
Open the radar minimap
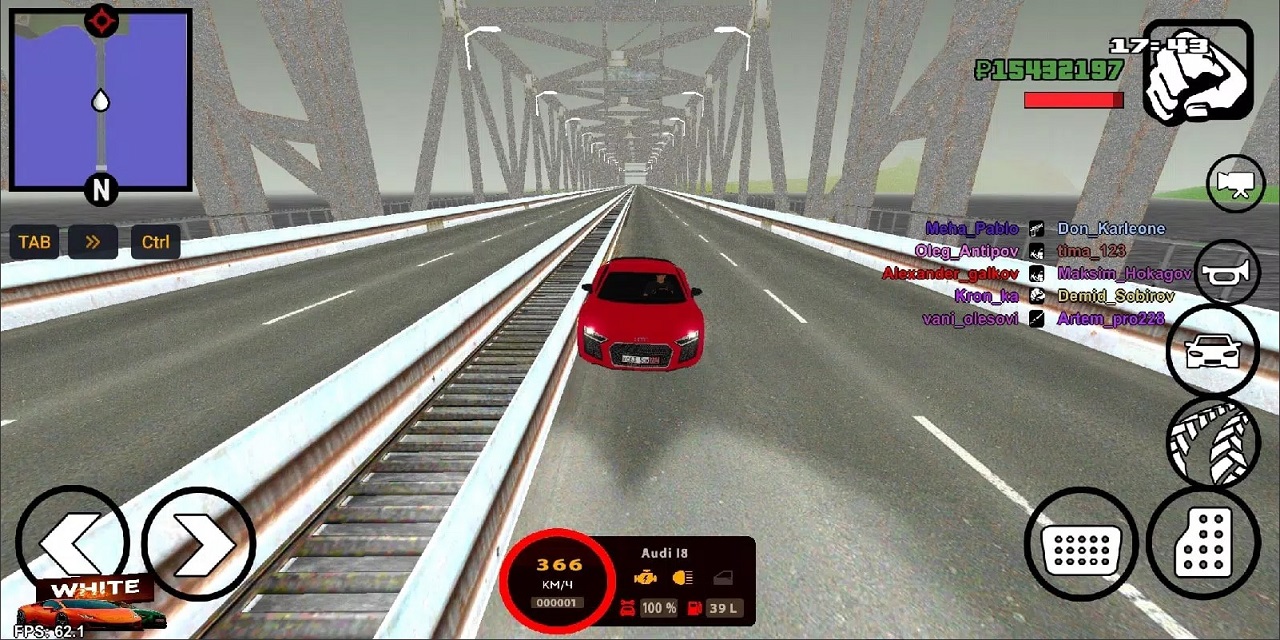[x=100, y=100]
